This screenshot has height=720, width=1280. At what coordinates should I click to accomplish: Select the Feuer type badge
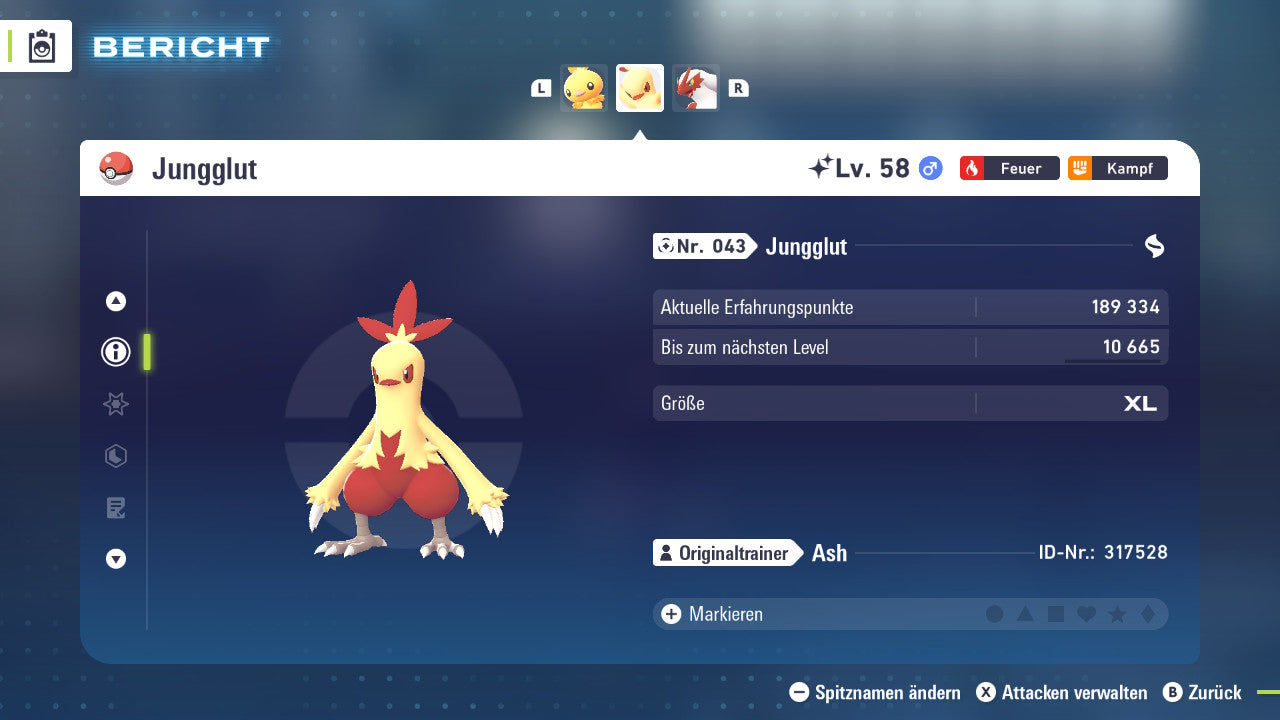click(x=1009, y=168)
